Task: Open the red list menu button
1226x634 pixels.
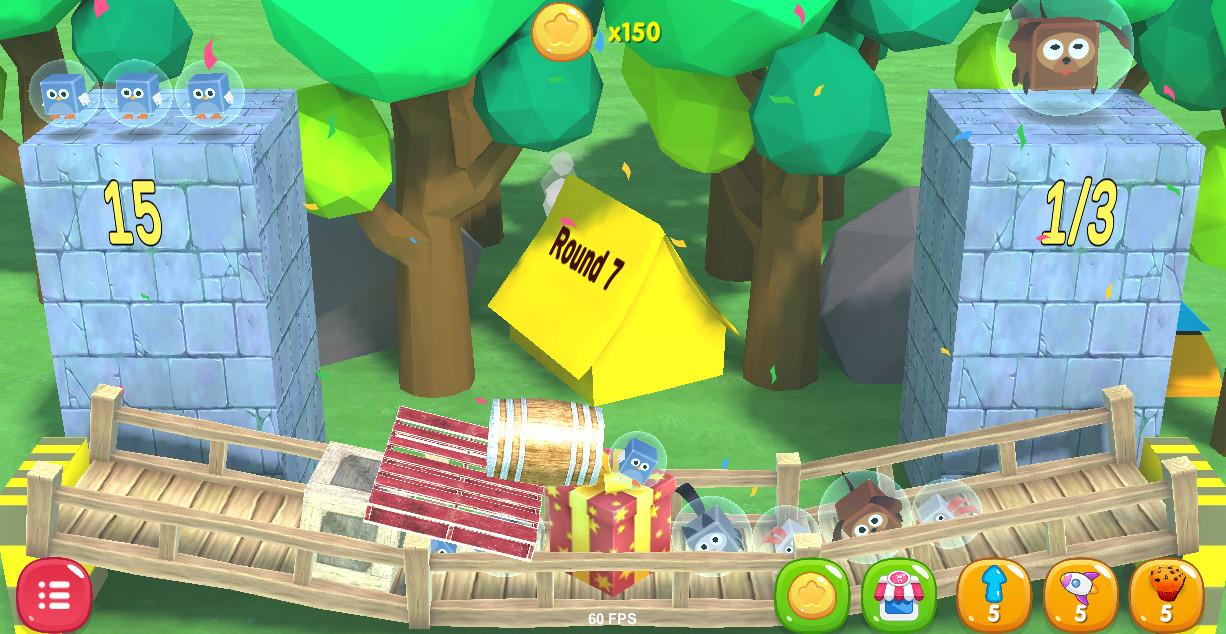Action: pyautogui.click(x=54, y=595)
